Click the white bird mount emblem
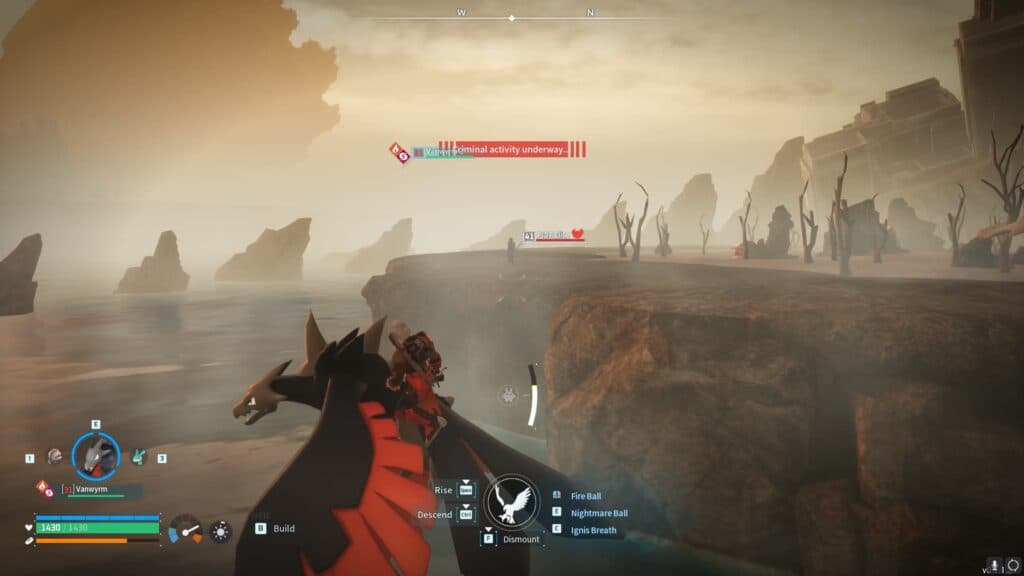Viewport: 1024px width, 576px height. (512, 500)
